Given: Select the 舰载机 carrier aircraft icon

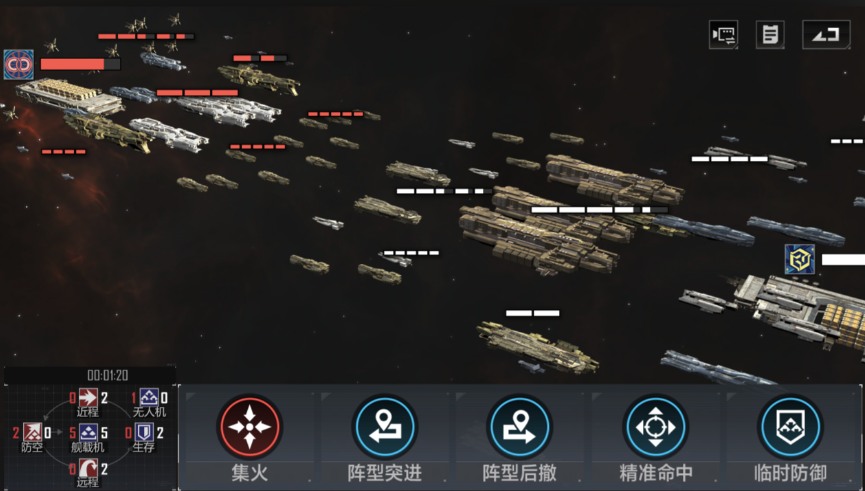Looking at the screenshot, I should click(x=88, y=433).
